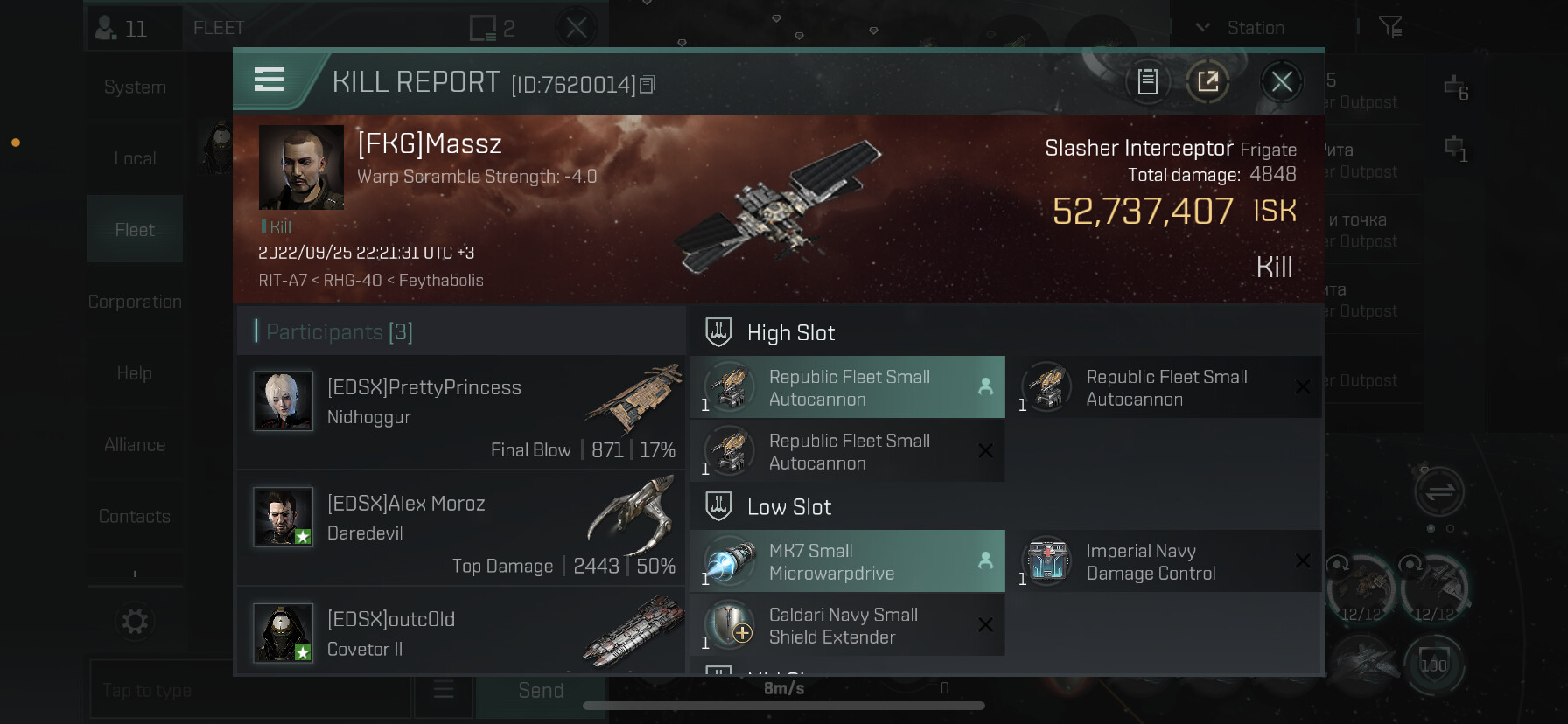Close the Fleet chat panel
This screenshot has height=724, width=1568.
576,28
